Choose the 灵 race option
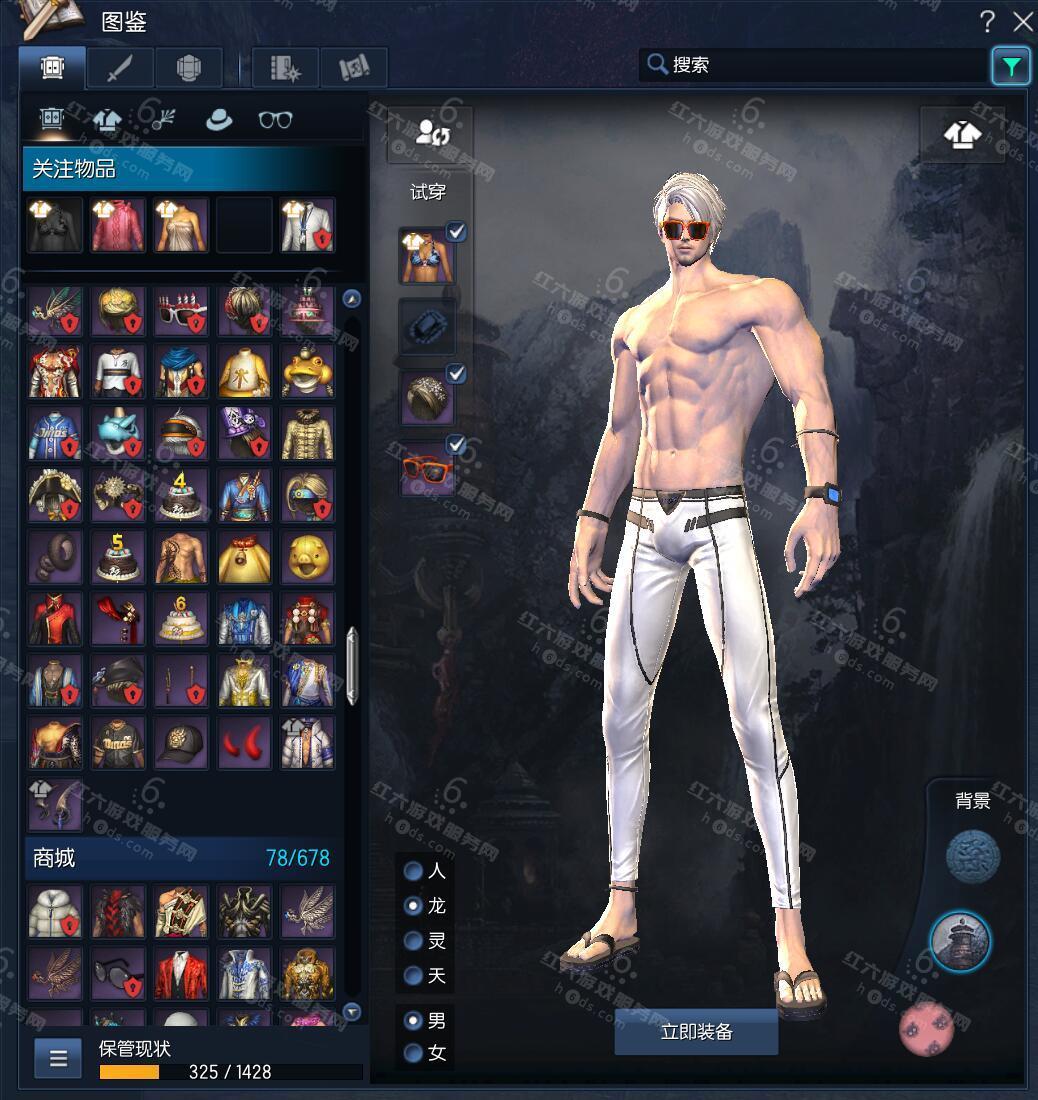The image size is (1038, 1100). pos(413,941)
